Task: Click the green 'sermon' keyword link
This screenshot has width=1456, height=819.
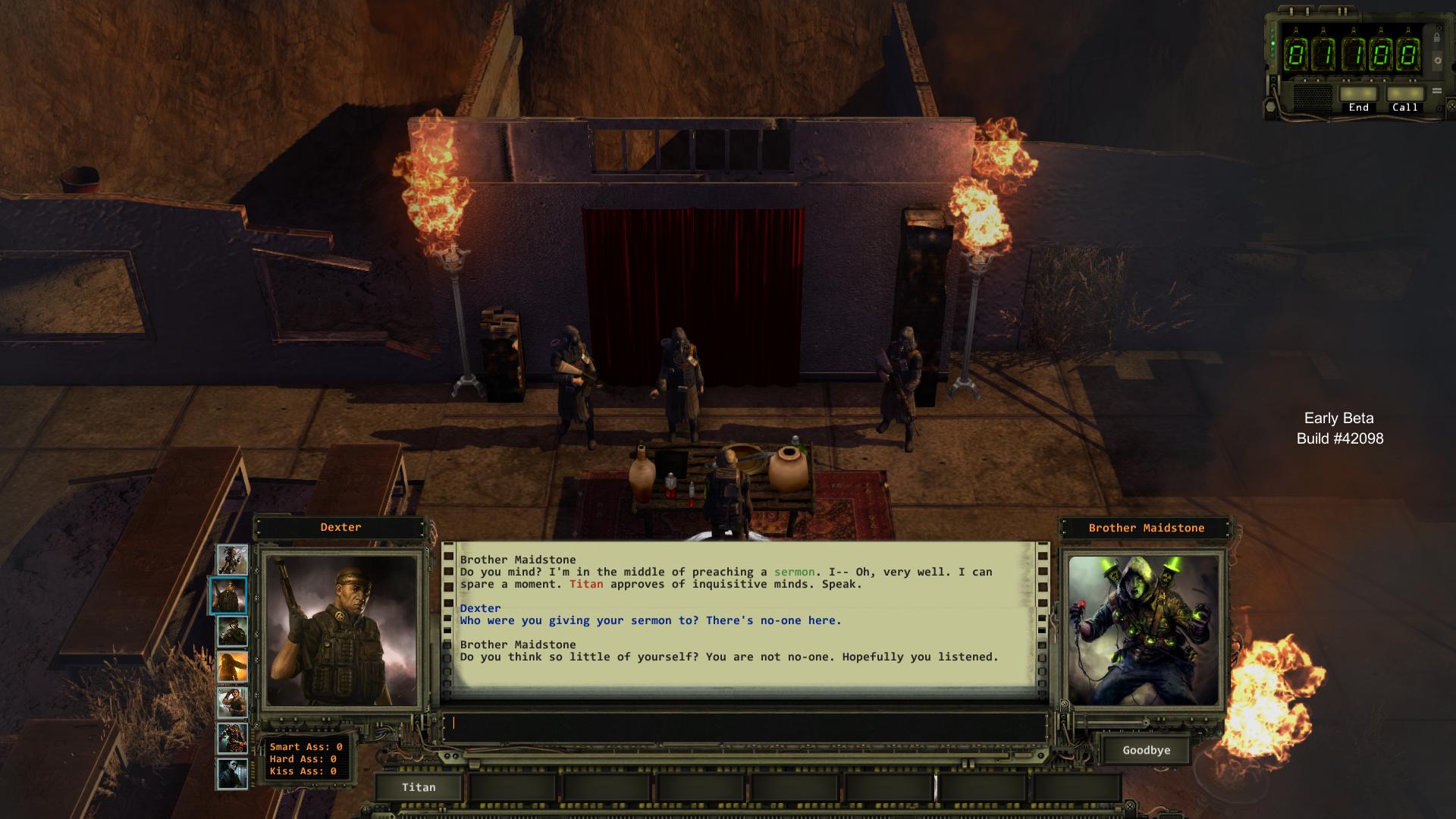Action: [794, 572]
